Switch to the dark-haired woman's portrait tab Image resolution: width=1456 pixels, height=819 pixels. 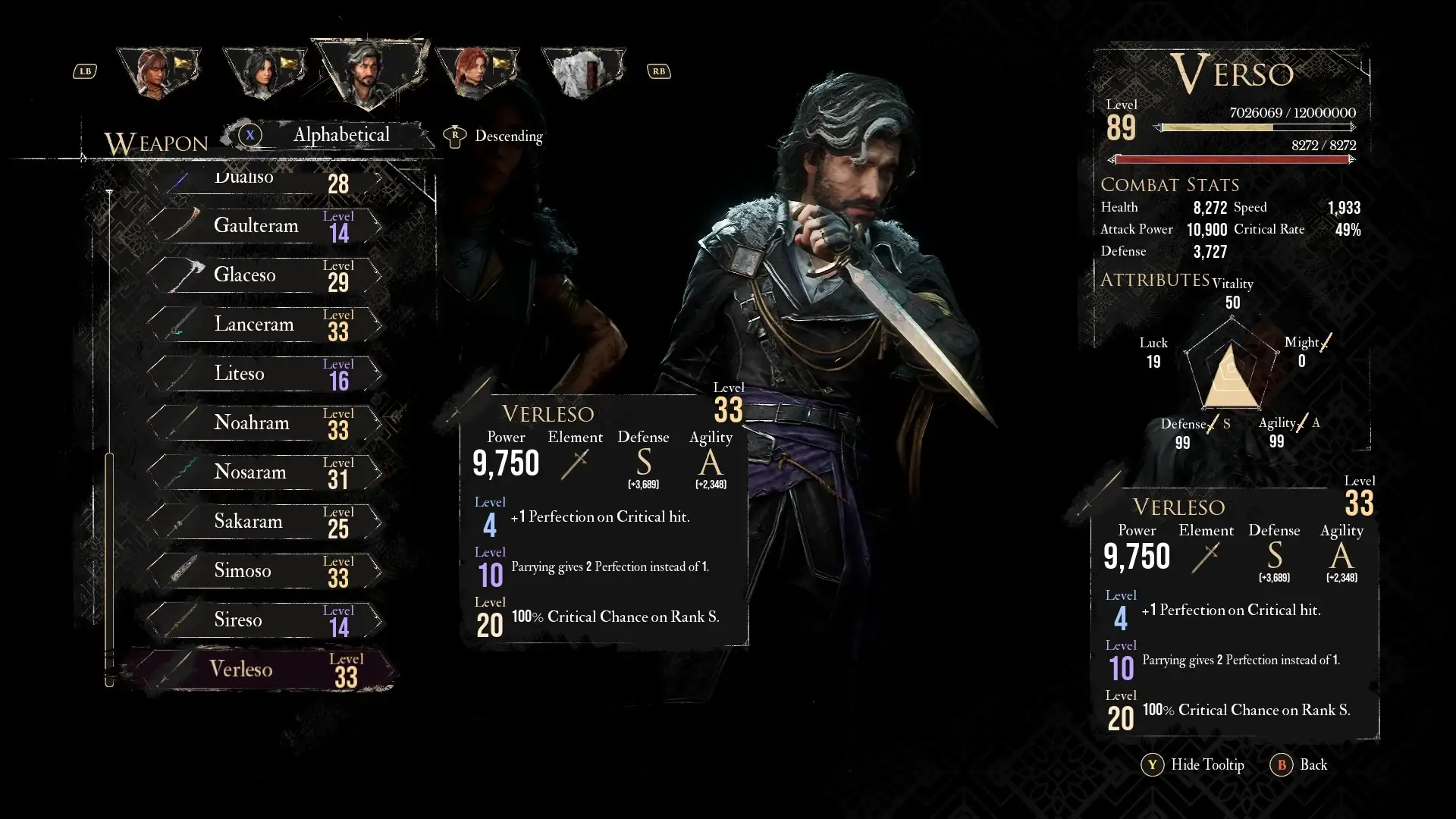pyautogui.click(x=264, y=73)
